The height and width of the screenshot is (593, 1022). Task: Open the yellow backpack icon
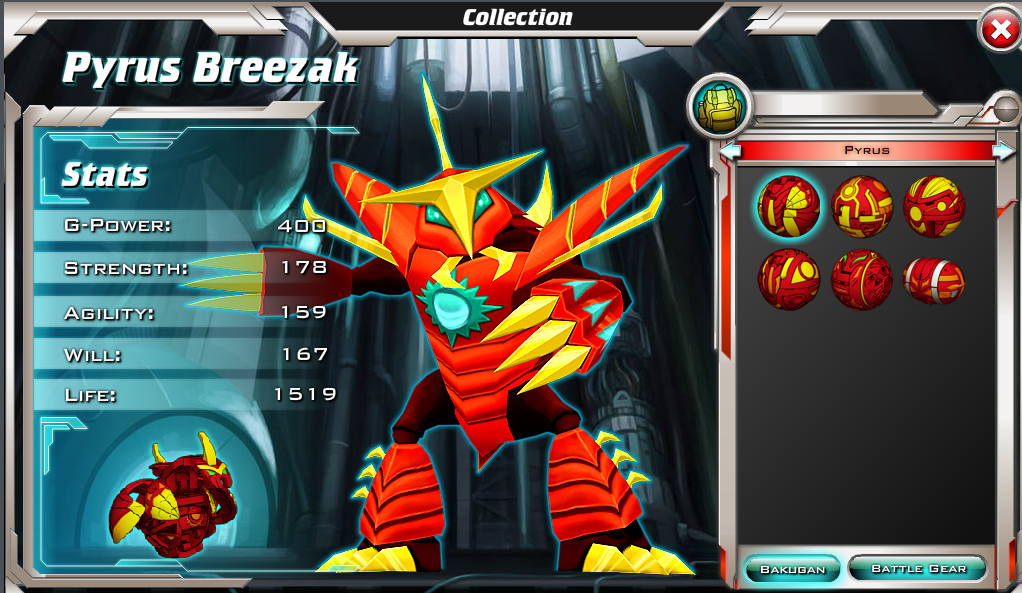pyautogui.click(x=720, y=106)
